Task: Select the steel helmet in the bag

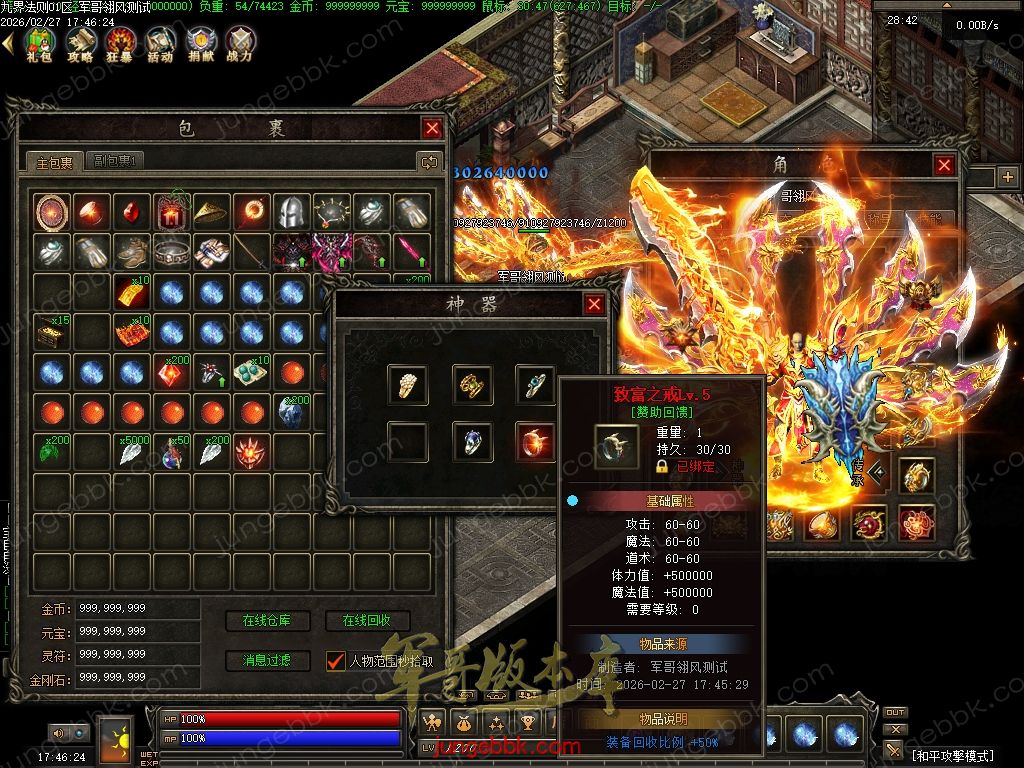Action: (x=291, y=212)
